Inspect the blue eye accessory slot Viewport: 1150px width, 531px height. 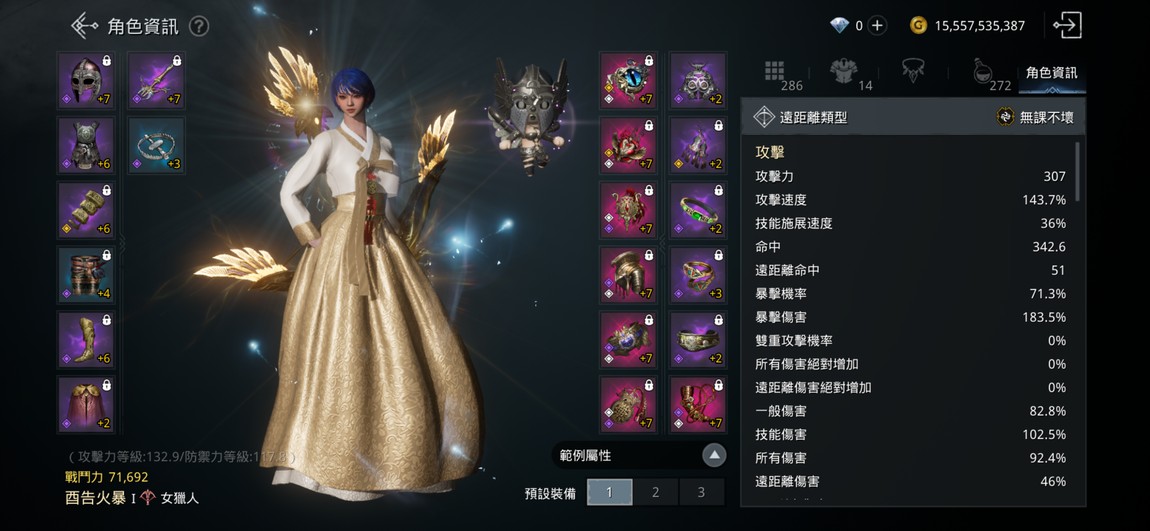(627, 81)
